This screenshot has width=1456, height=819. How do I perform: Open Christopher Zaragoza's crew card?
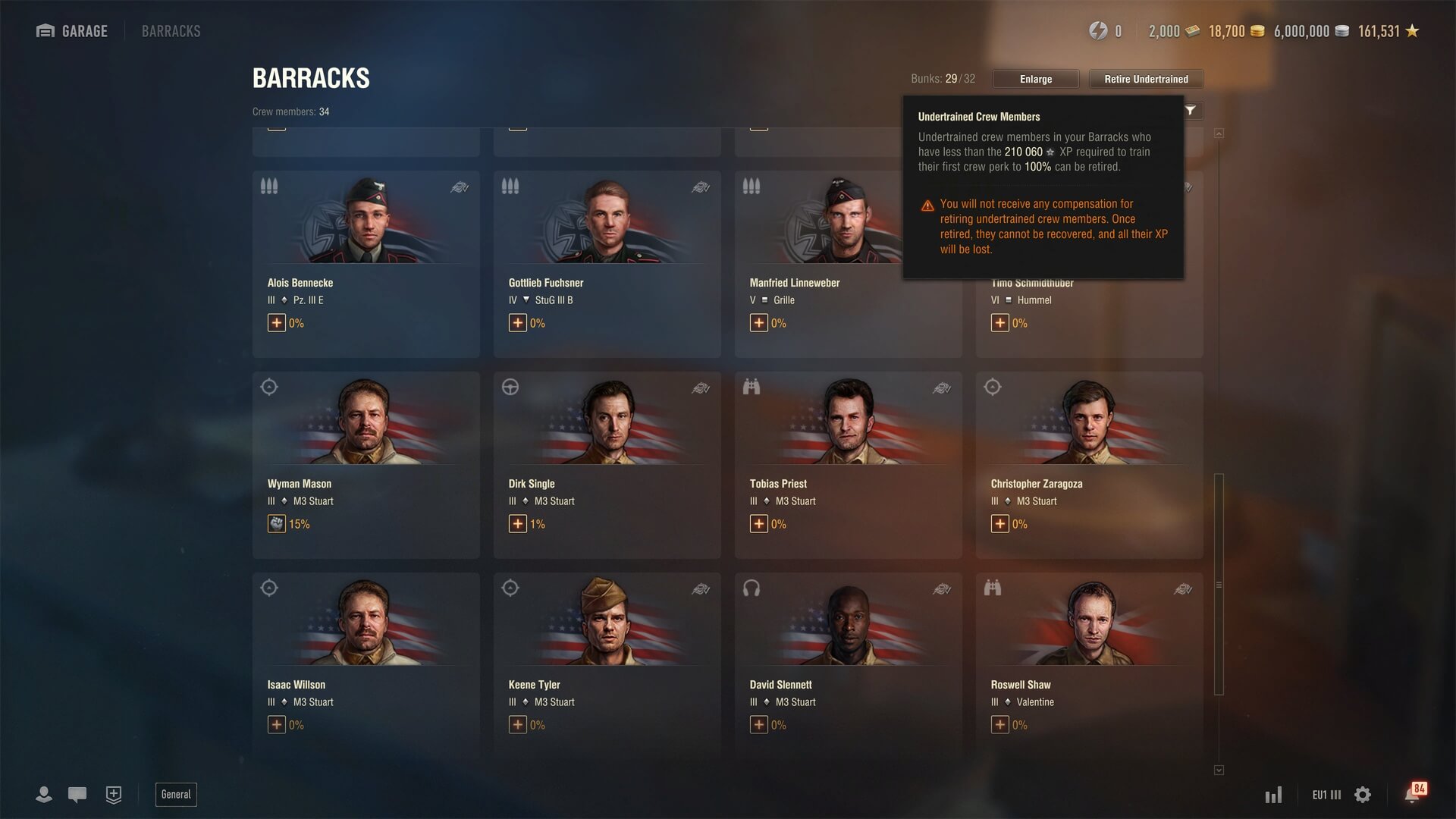pos(1089,464)
